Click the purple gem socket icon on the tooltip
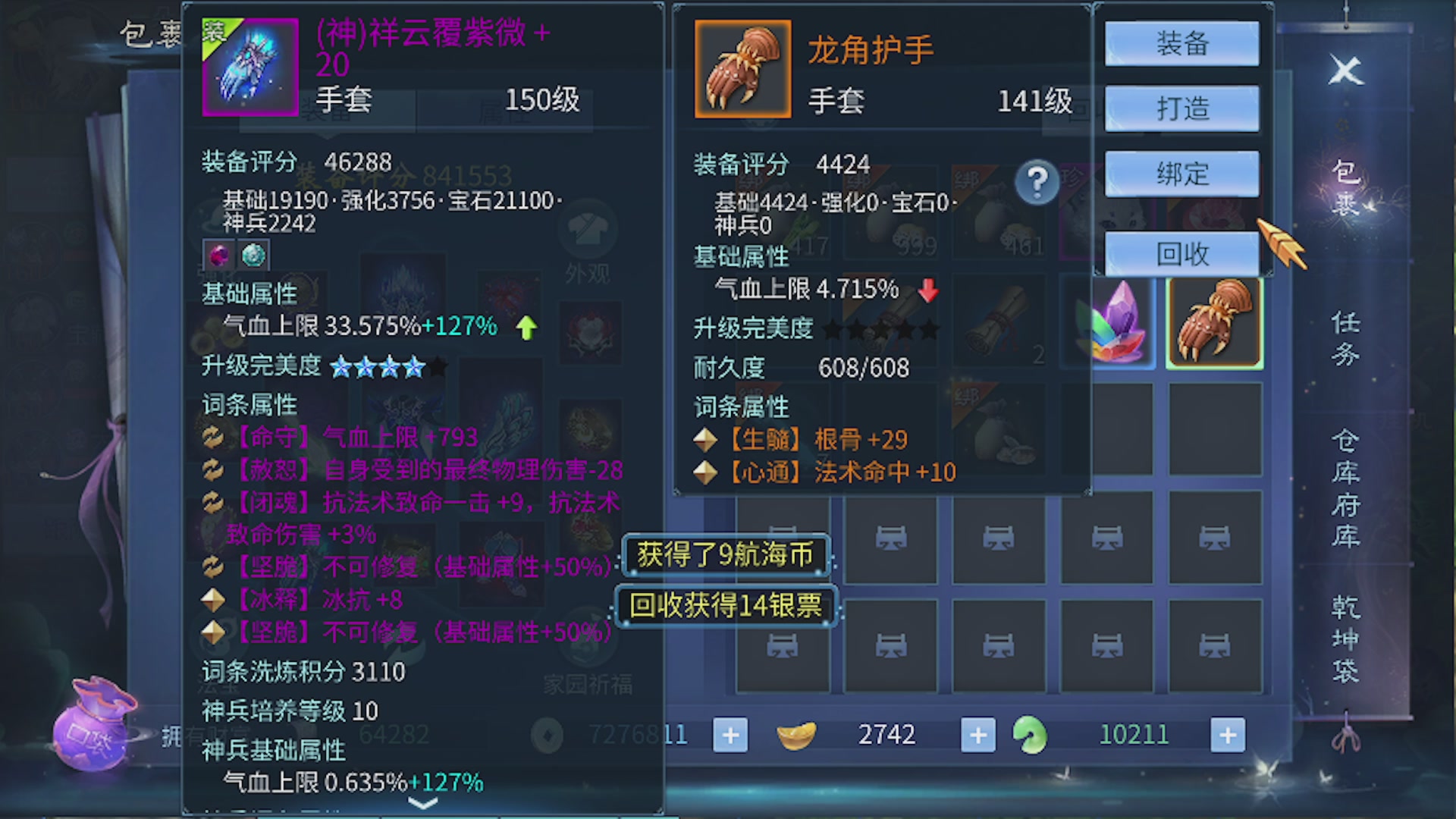1456x819 pixels. [x=218, y=255]
